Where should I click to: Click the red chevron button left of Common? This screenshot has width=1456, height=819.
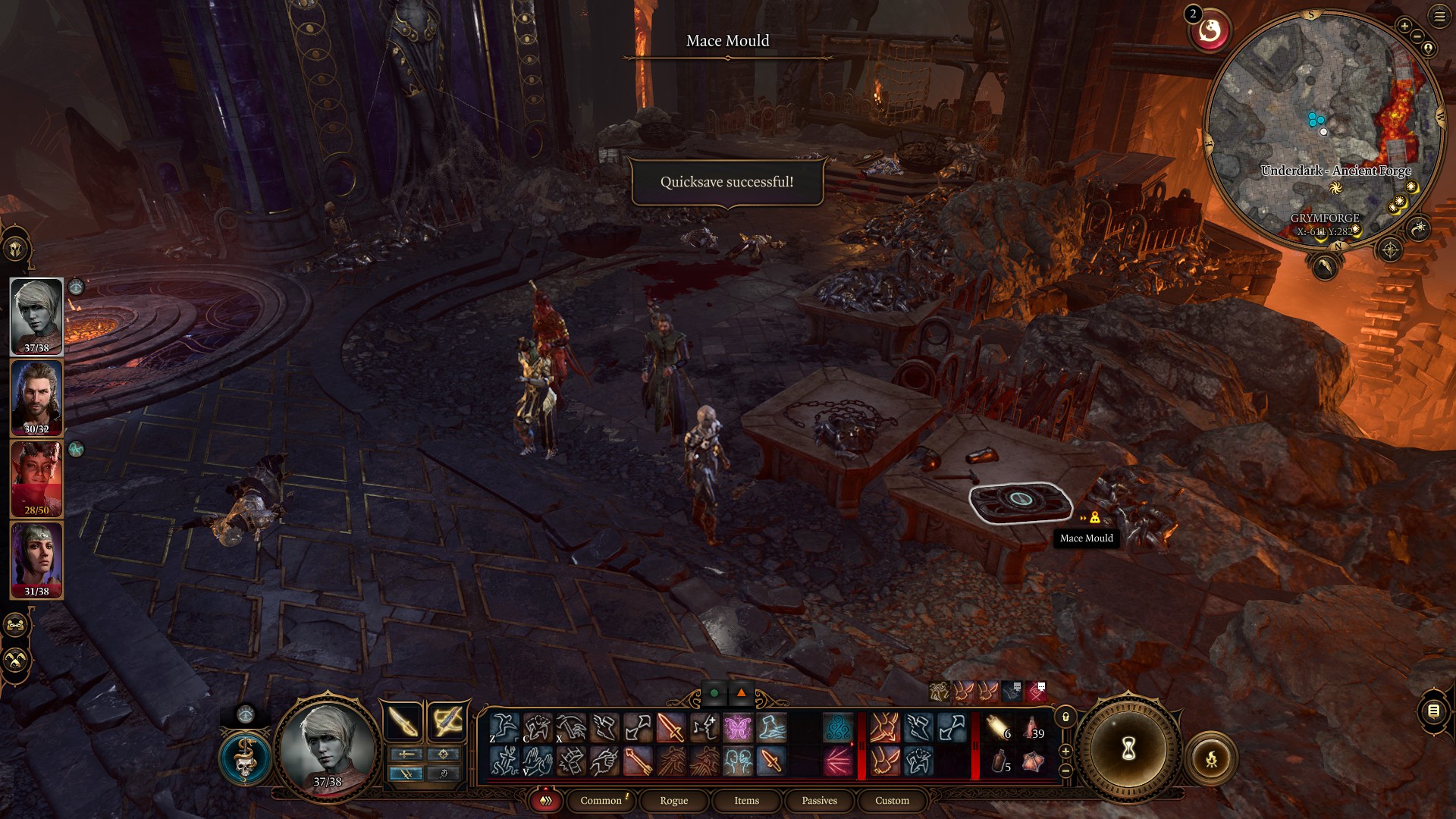[545, 800]
